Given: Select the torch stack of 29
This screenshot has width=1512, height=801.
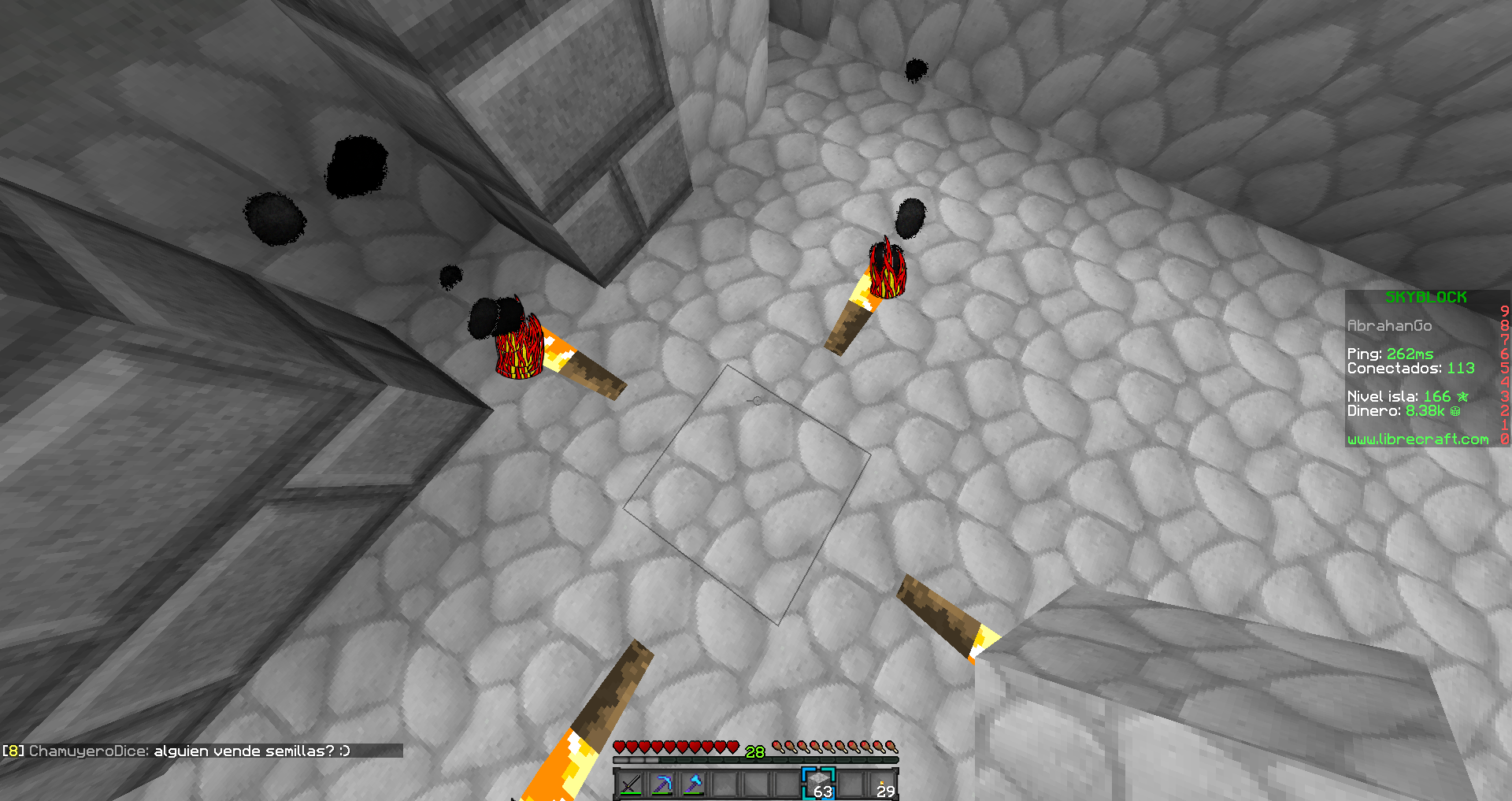Looking at the screenshot, I should click(882, 784).
